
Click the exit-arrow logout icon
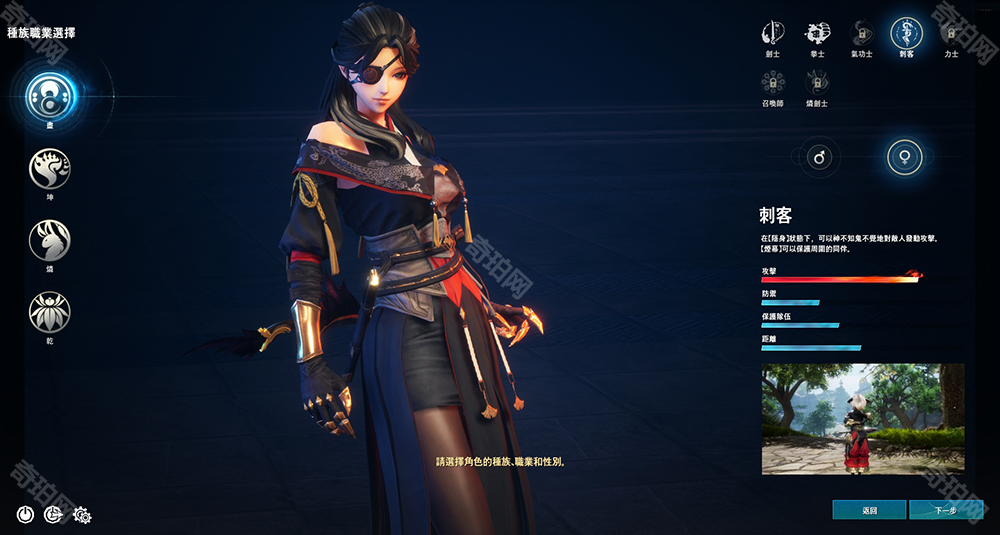point(54,515)
